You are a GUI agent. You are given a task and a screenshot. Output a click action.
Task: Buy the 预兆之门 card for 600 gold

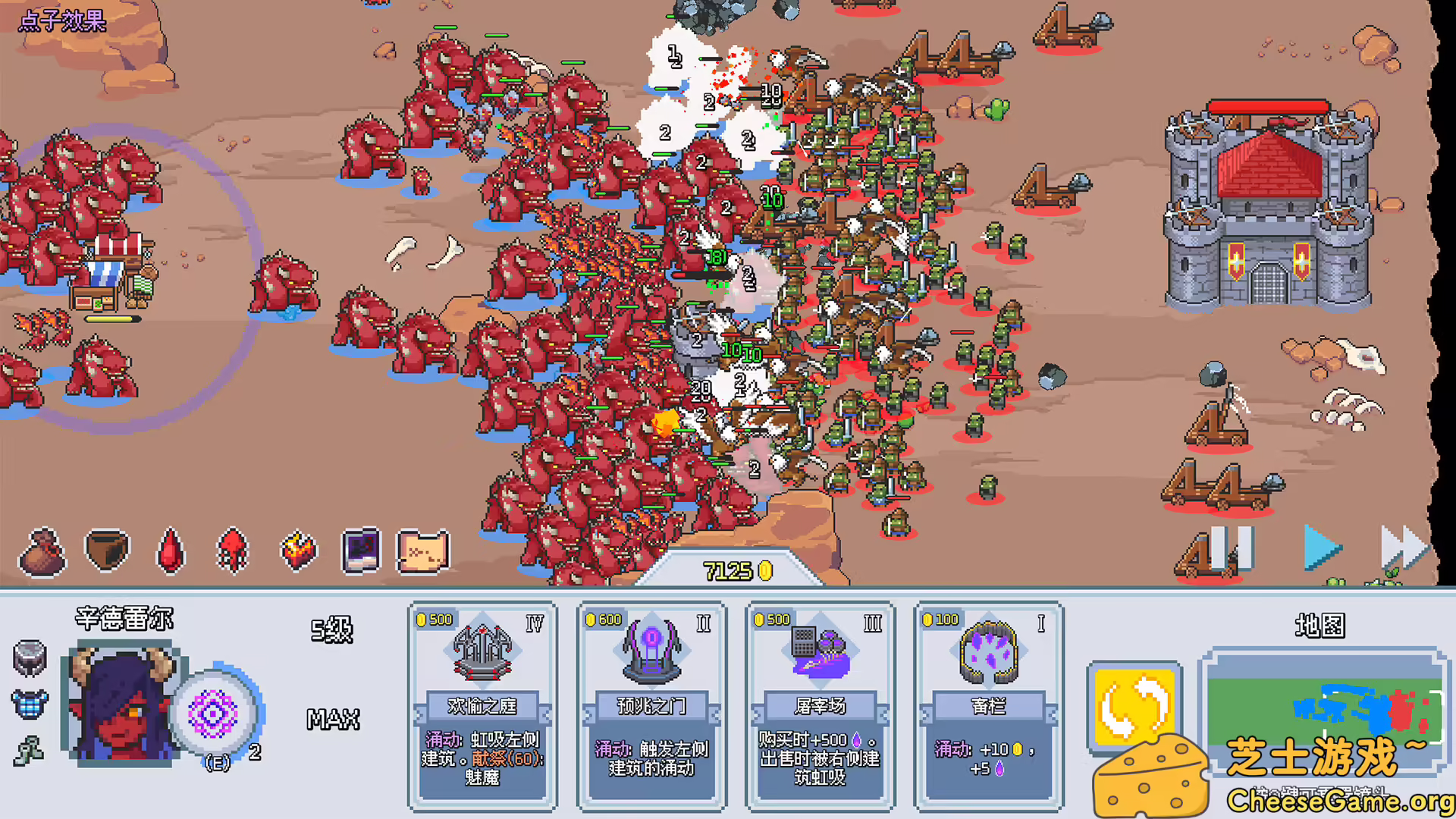point(651,705)
